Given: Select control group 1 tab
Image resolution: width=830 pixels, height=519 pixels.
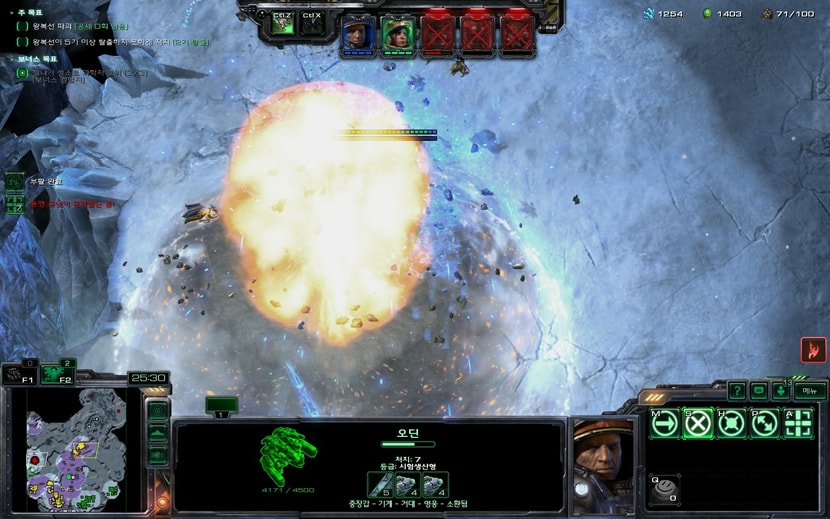Looking at the screenshot, I should coord(221,406).
